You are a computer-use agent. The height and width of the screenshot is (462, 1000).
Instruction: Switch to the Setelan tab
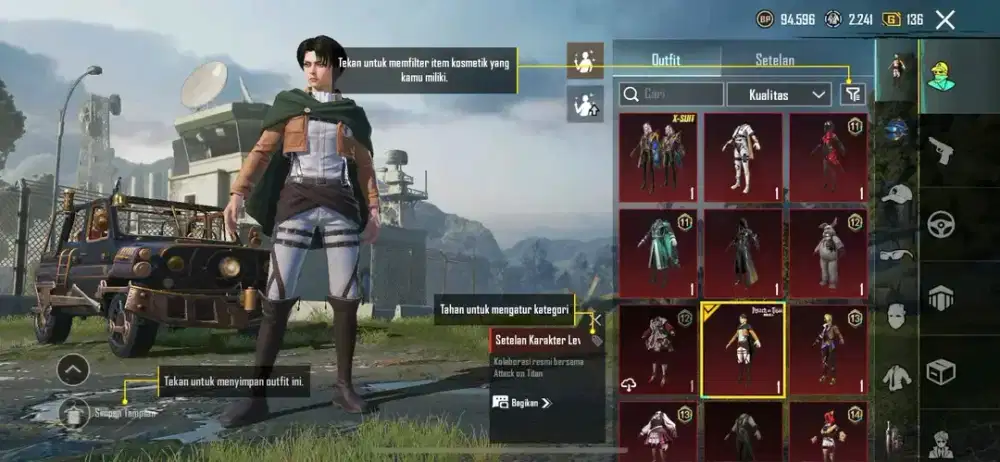[x=775, y=60]
